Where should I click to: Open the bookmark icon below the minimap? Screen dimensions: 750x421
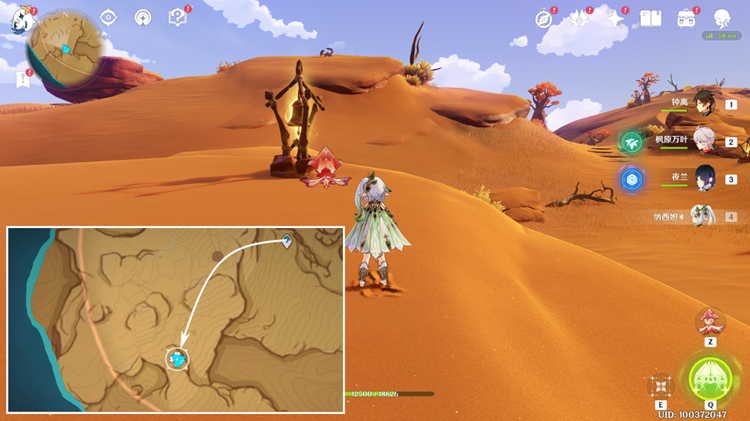pyautogui.click(x=22, y=78)
